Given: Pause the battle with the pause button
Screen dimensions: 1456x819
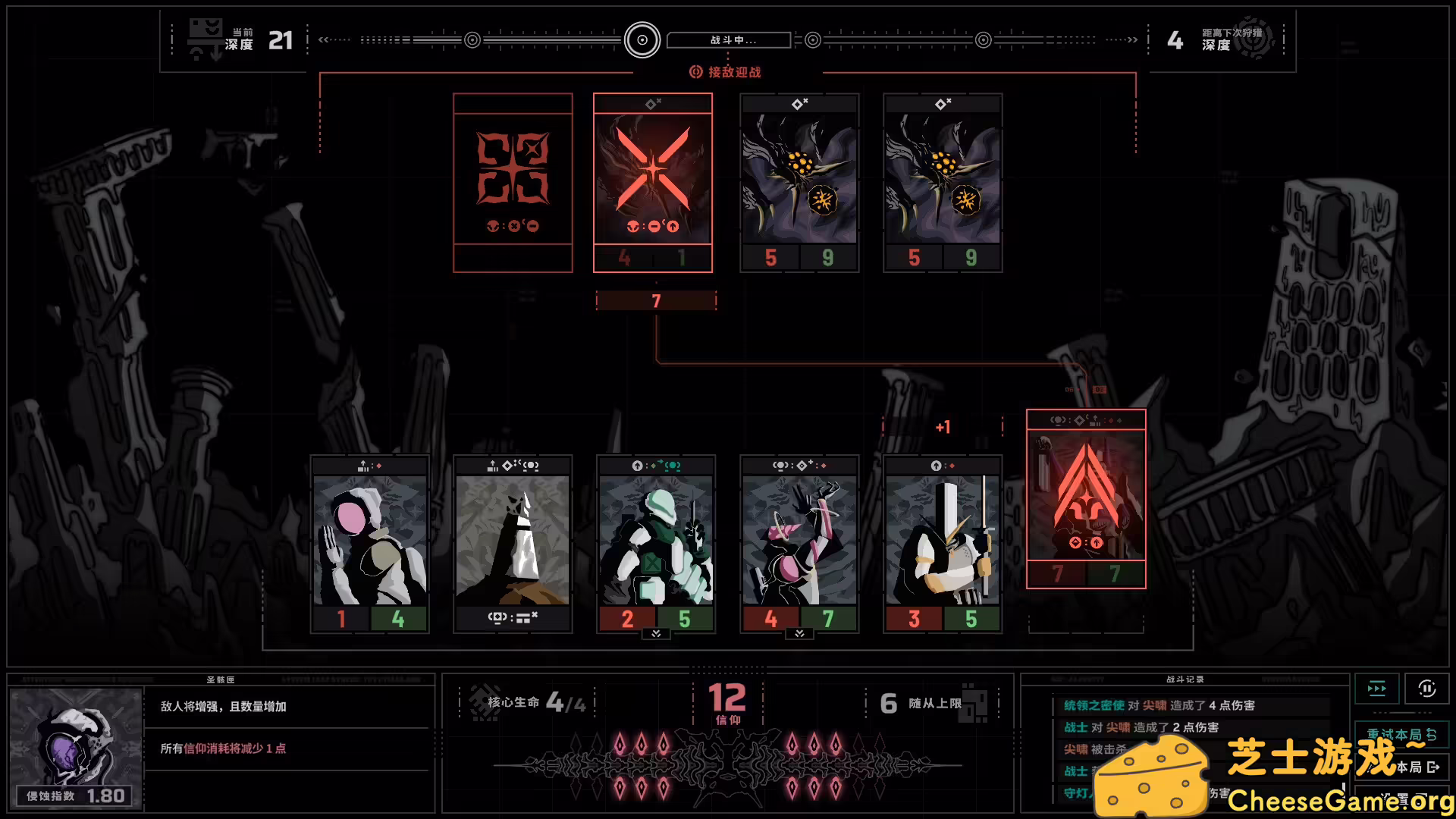Looking at the screenshot, I should 1426,689.
